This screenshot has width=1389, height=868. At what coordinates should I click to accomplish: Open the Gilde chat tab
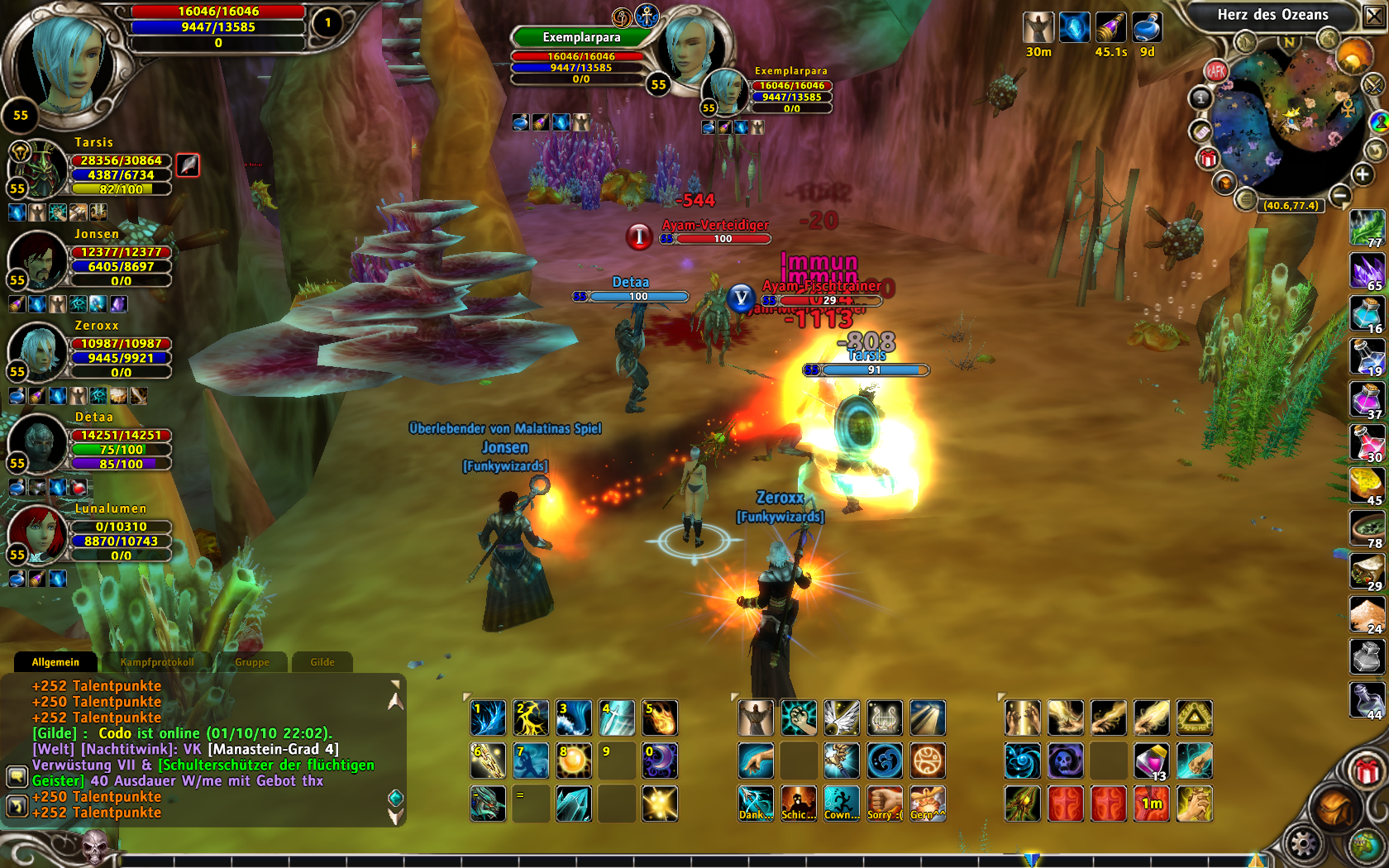322,662
